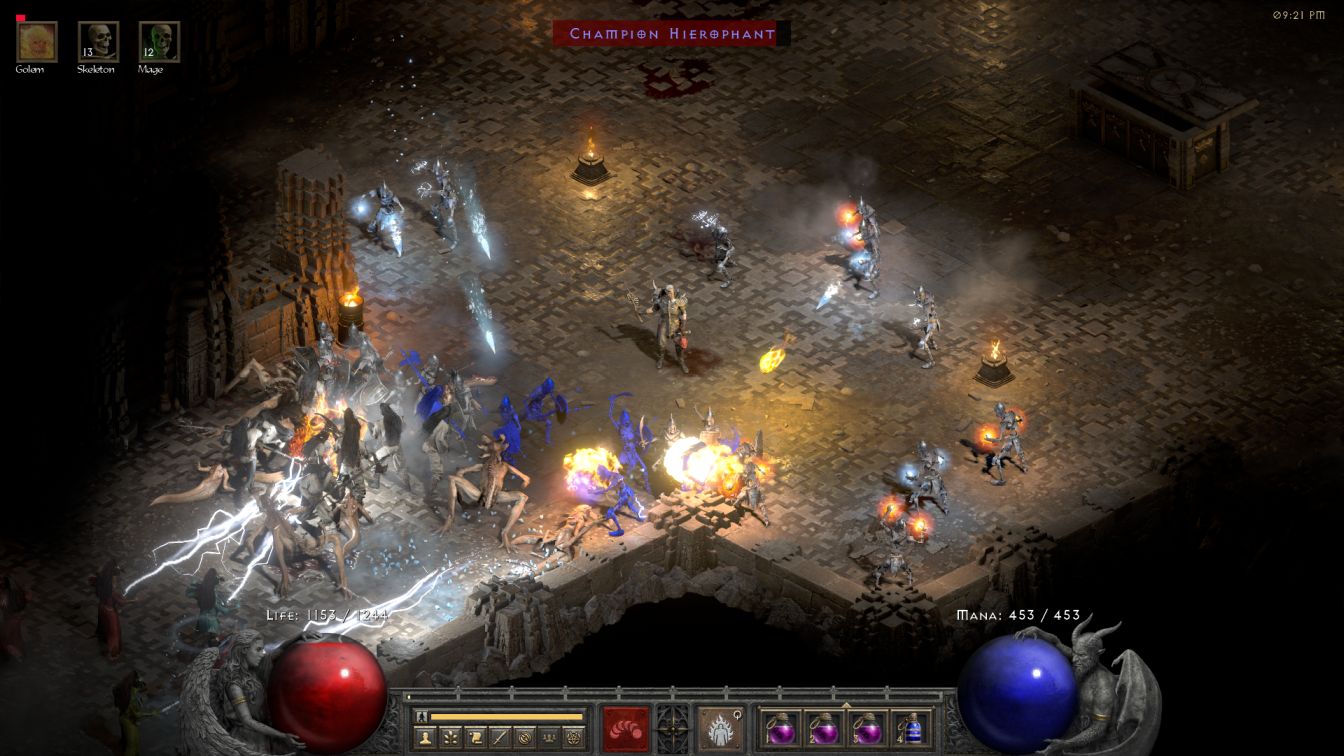
Task: Click the round compass-like mini panel icon
Action: point(524,737)
